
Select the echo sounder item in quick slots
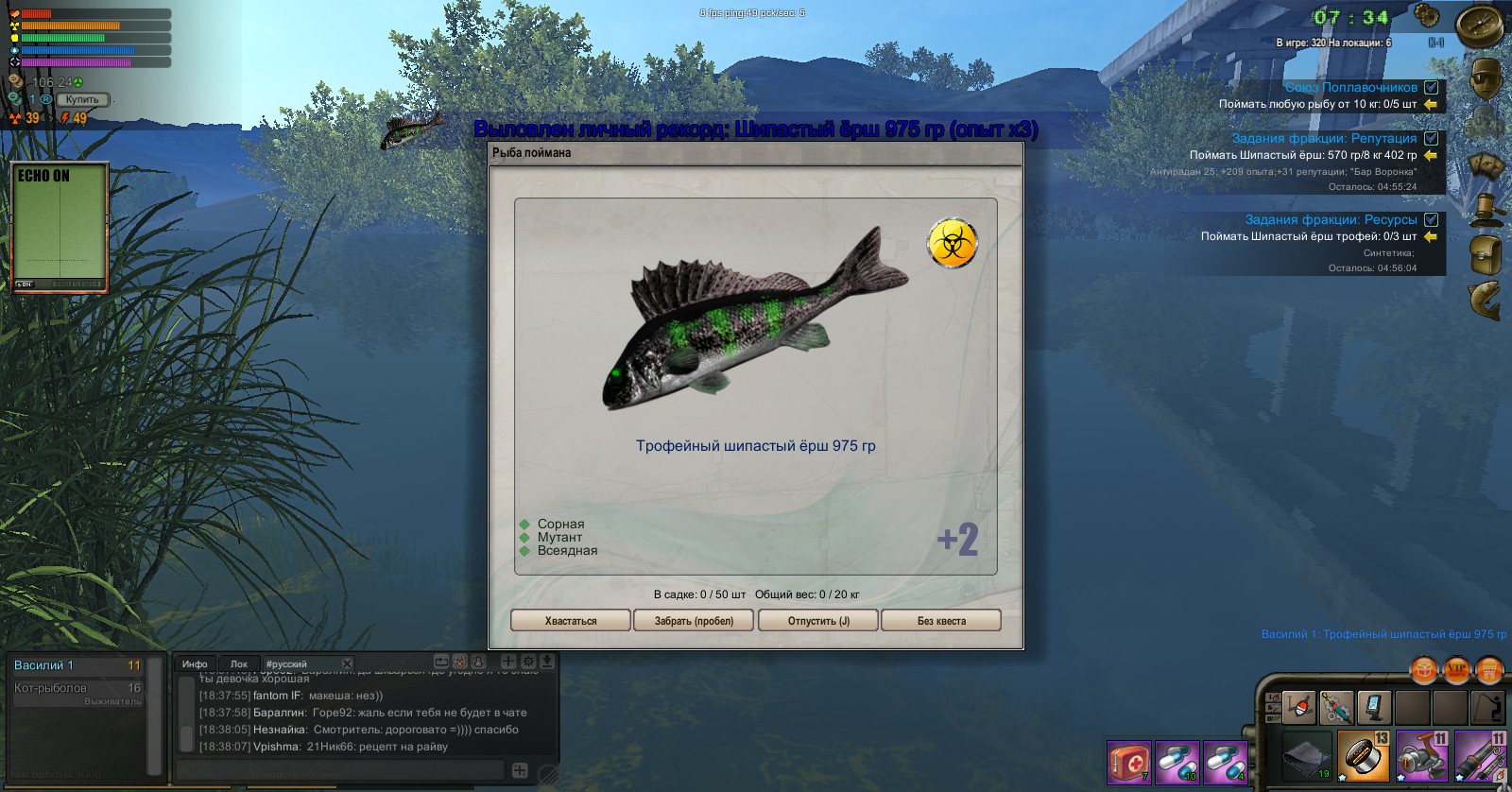1374,707
